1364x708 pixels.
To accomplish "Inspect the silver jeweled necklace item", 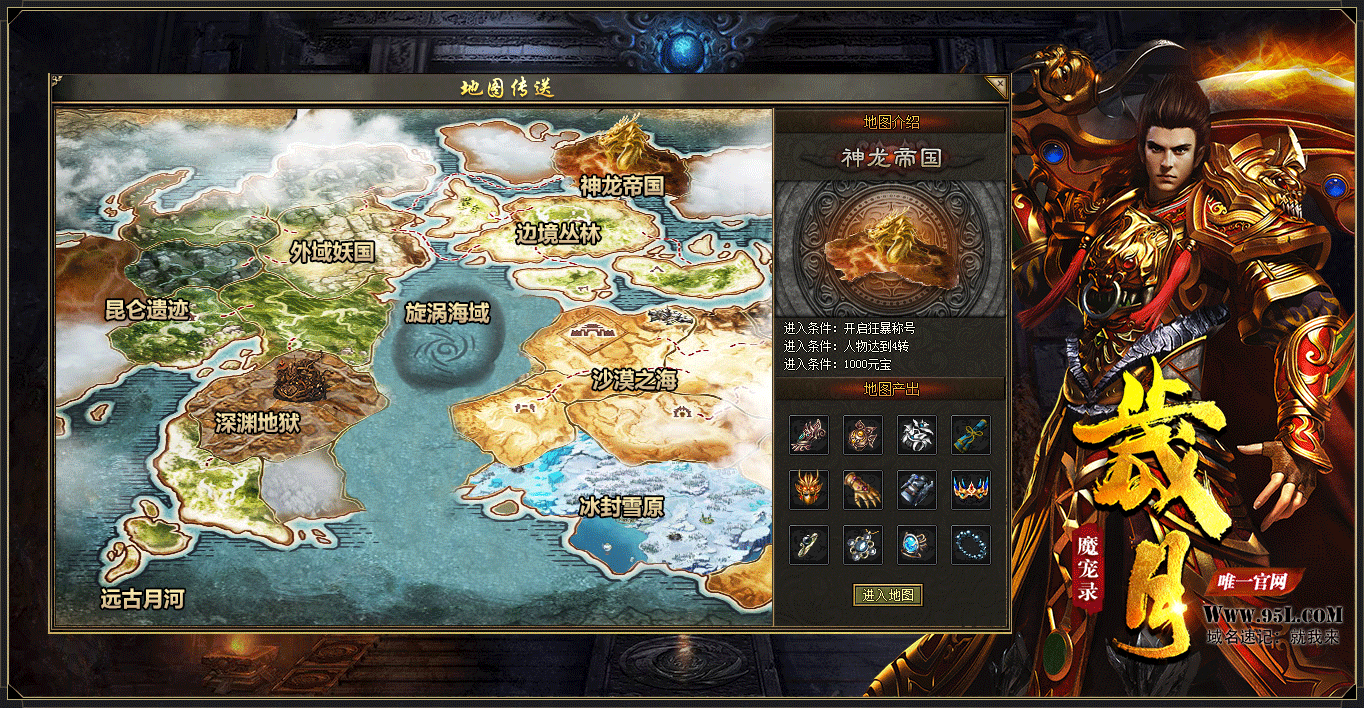I will click(862, 545).
